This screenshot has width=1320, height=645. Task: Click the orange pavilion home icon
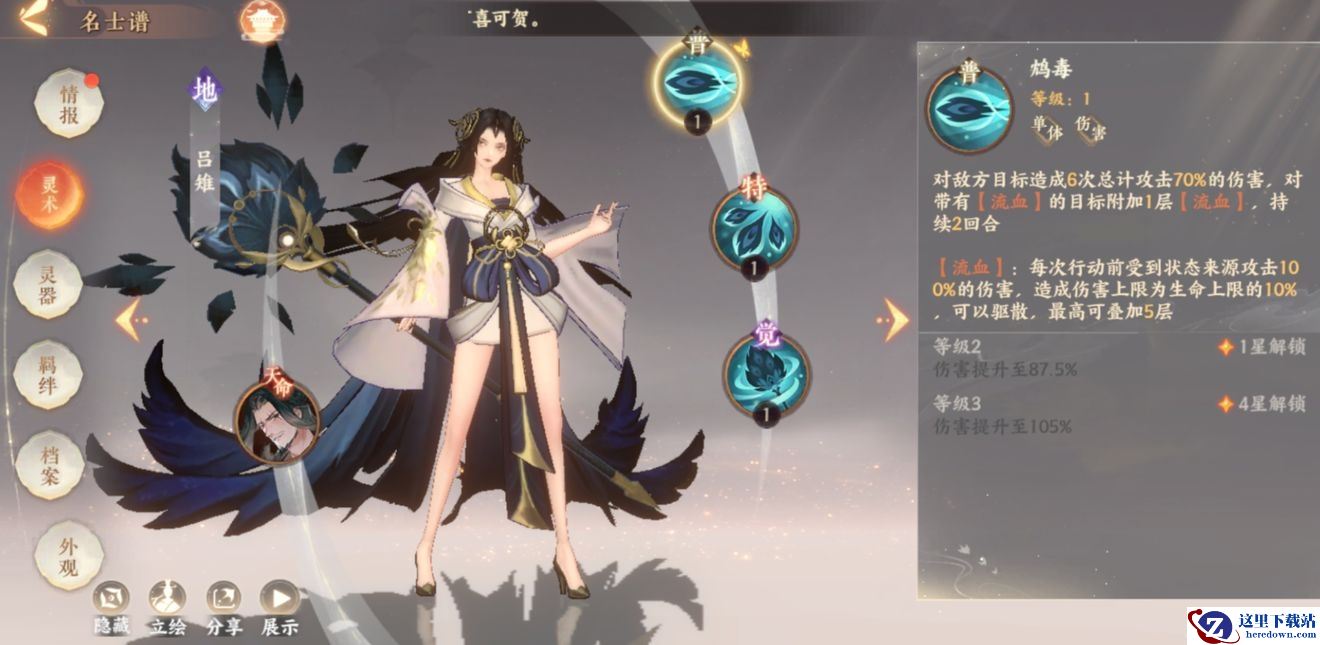tap(263, 20)
